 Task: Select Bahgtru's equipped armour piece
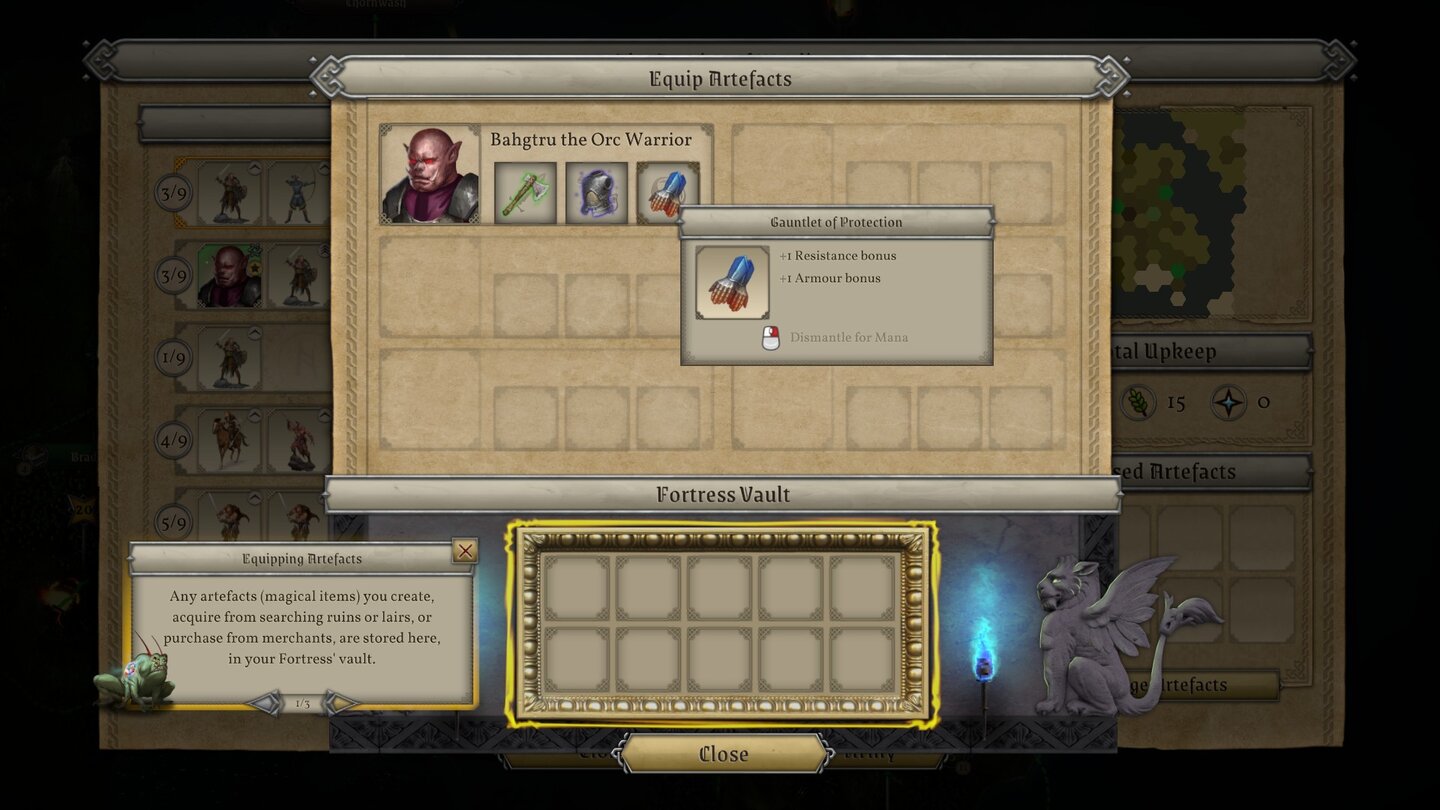[596, 192]
